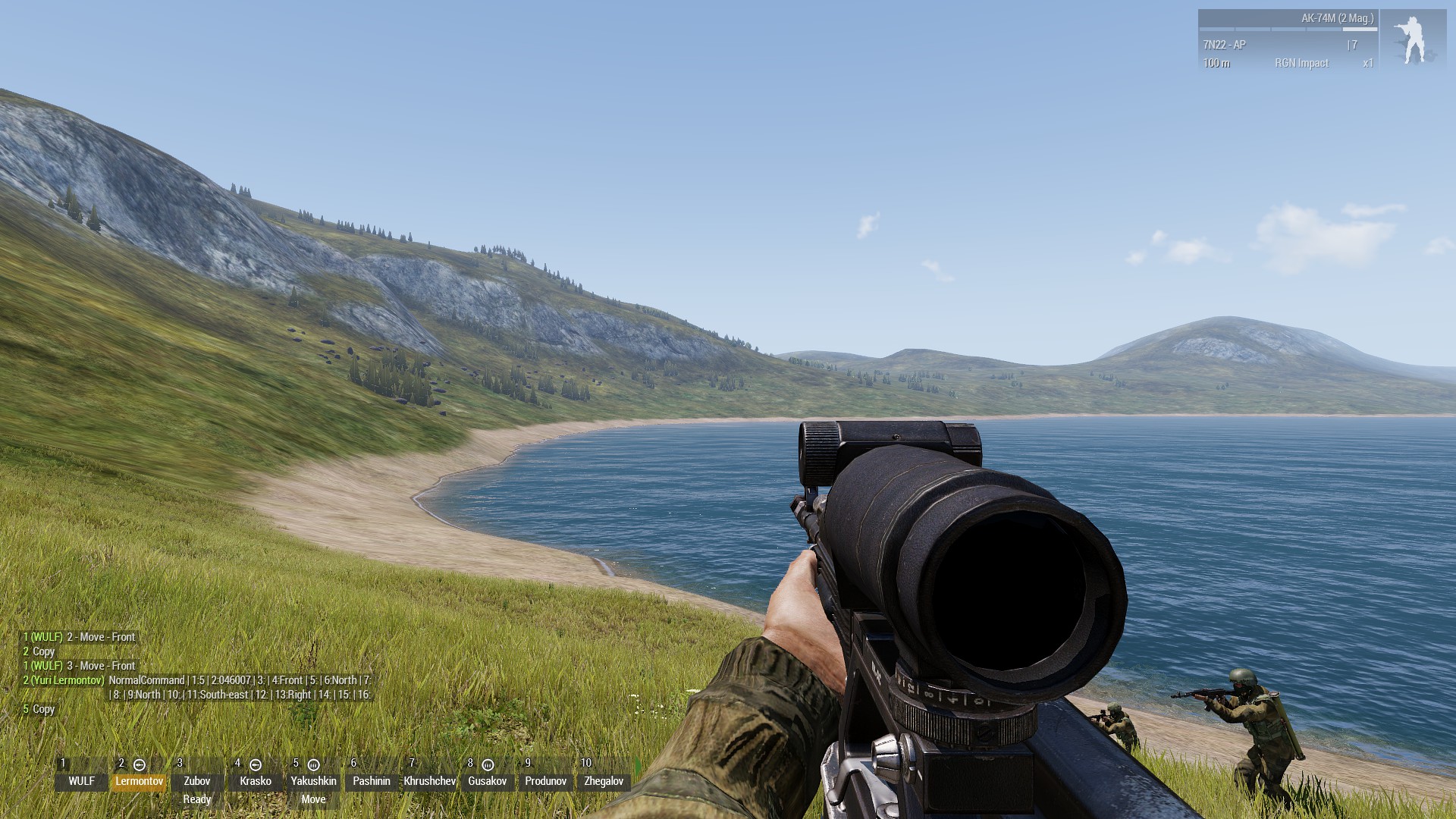Choose squad member Zubov
The width and height of the screenshot is (1456, 819).
pos(197,780)
